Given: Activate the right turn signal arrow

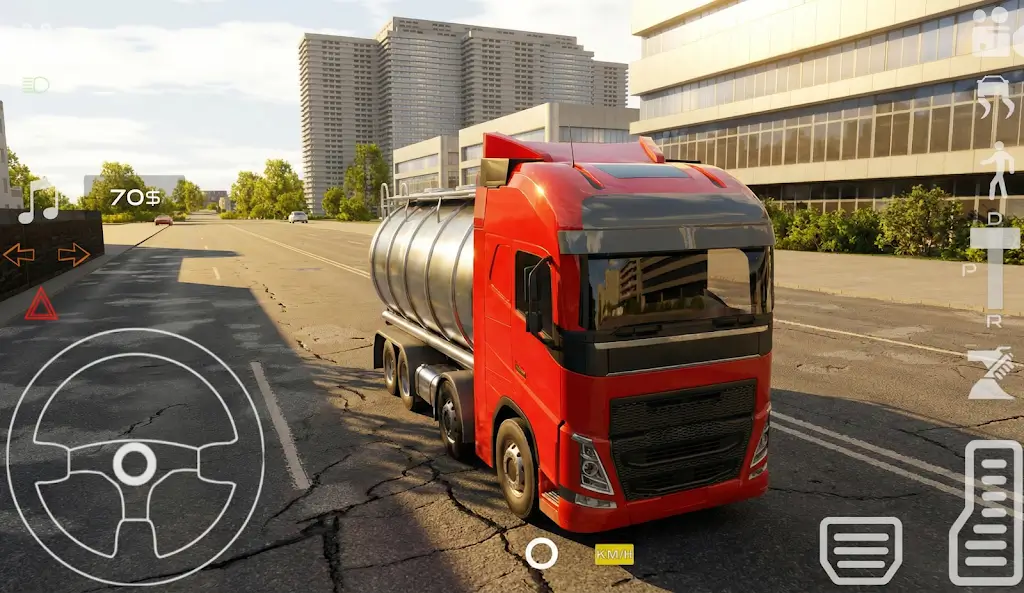Looking at the screenshot, I should coord(73,255).
